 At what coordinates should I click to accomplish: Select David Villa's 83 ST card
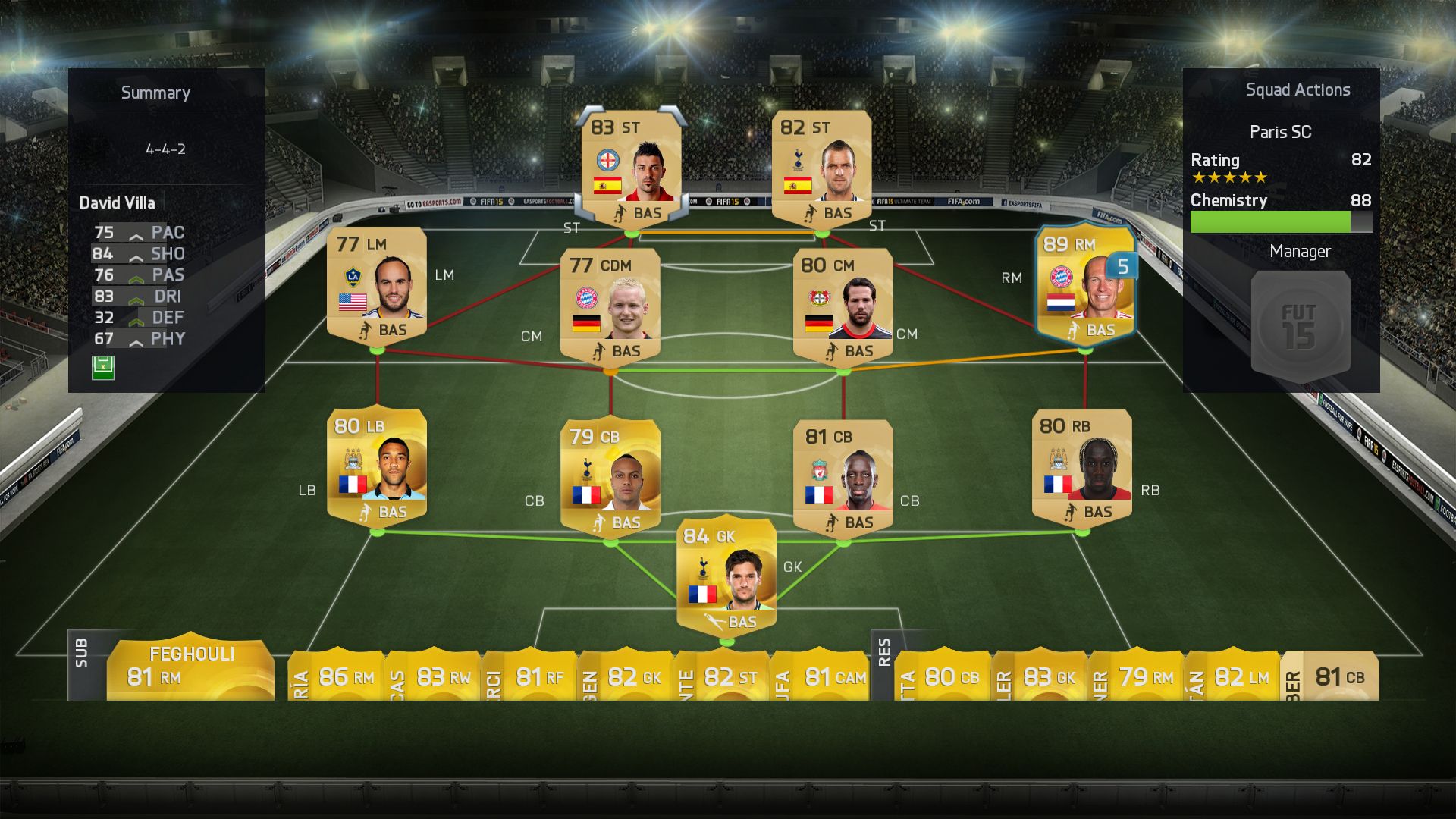(x=629, y=167)
